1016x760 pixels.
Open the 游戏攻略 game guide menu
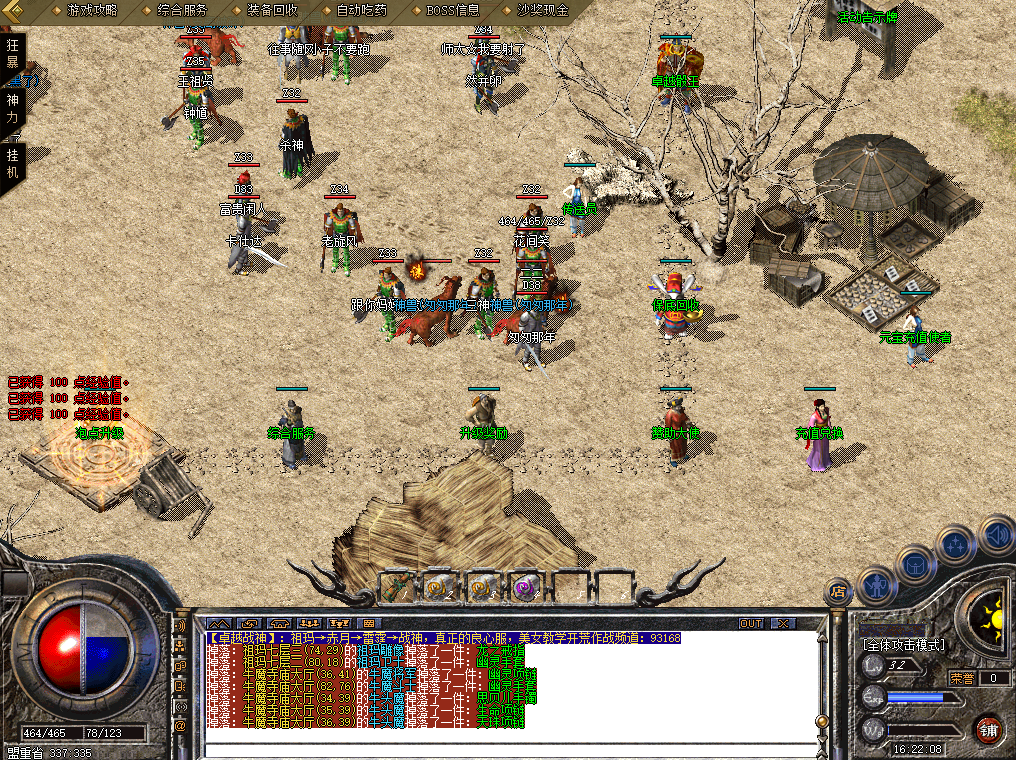pos(91,10)
